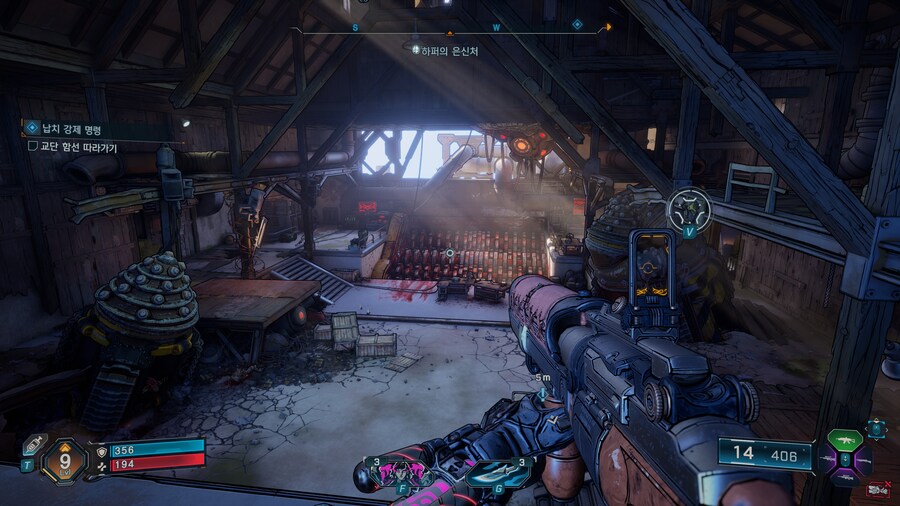Screen dimensions: 900x506
Task: Click the tracked quest title 납치 강제 명령
Action: [72, 129]
